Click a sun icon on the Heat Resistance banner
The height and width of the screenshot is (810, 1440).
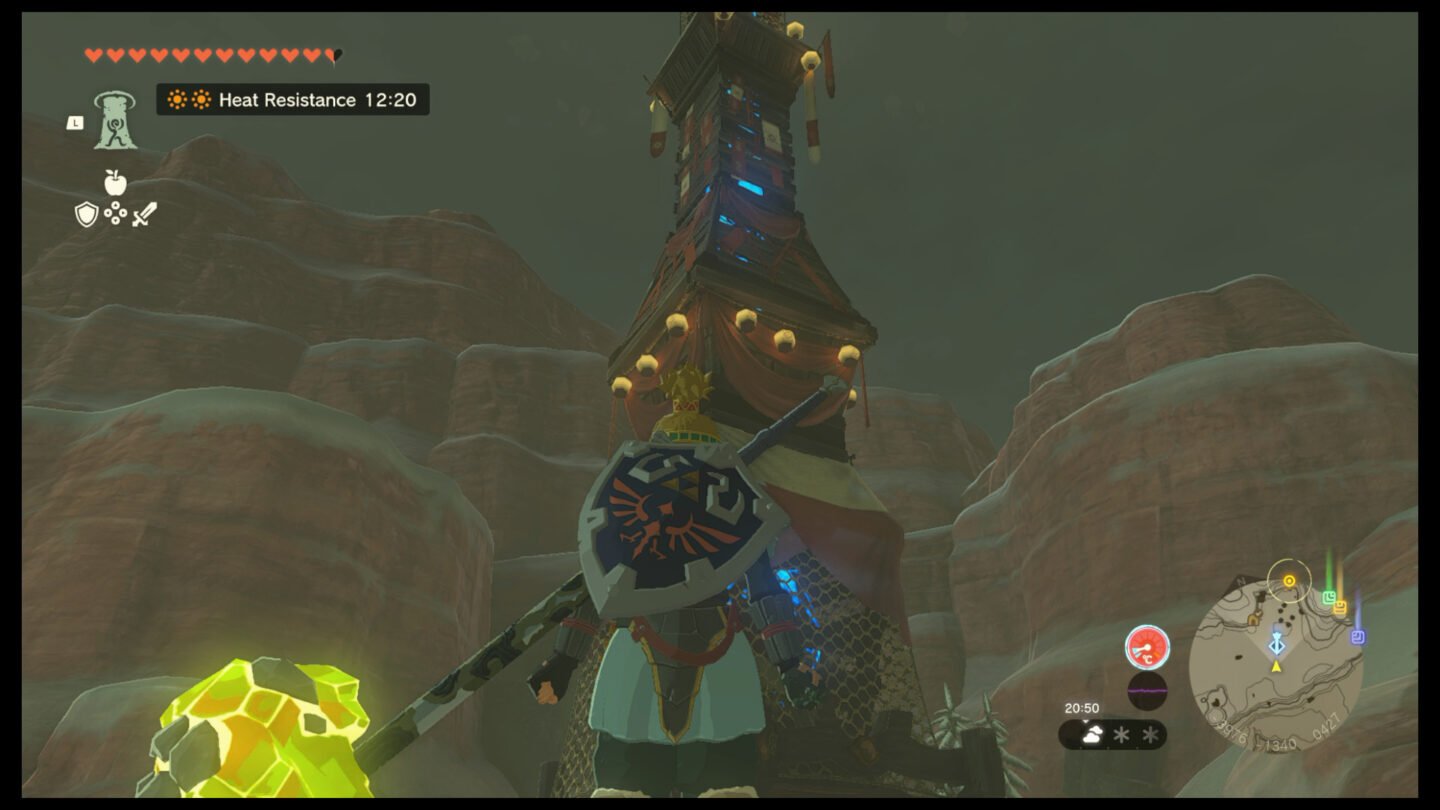pyautogui.click(x=177, y=100)
